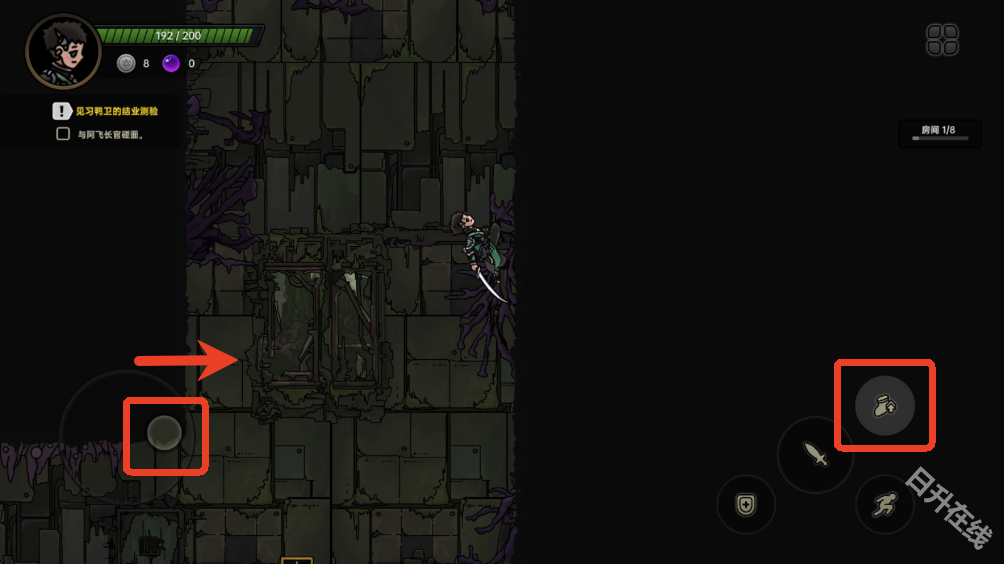Open the four-square menu icon

coord(942,40)
